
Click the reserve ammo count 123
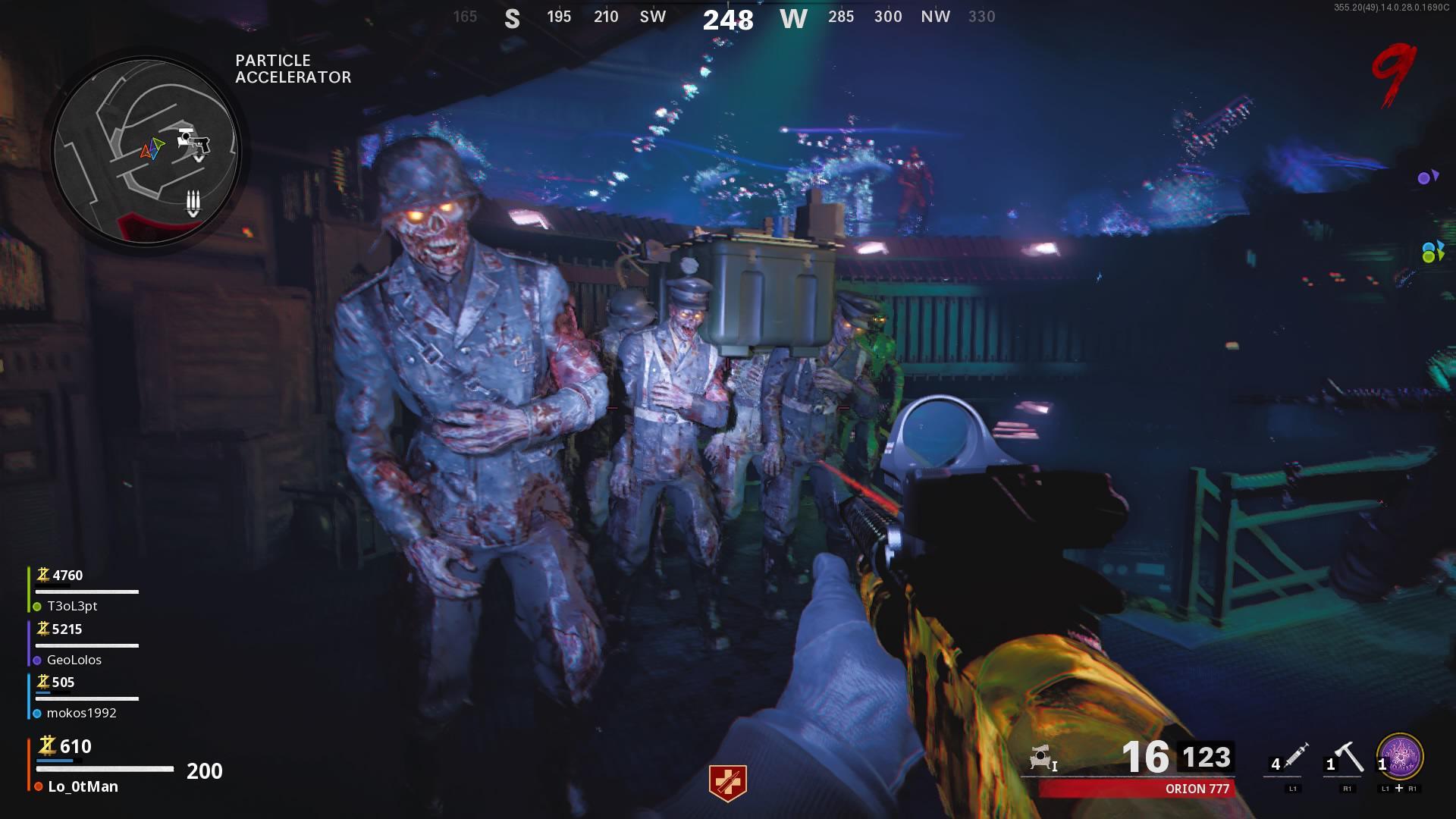click(1208, 756)
